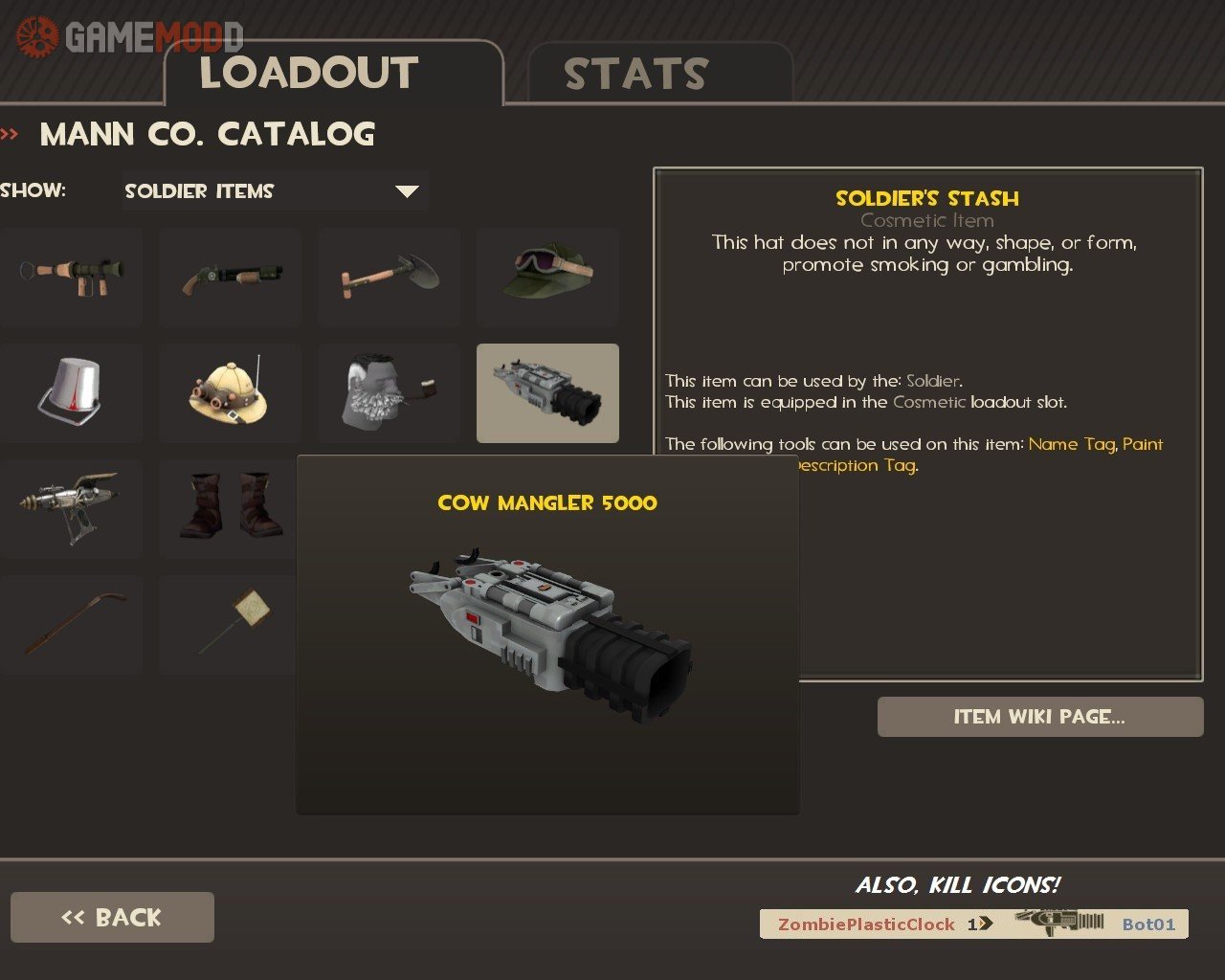The image size is (1225, 980).
Task: Choose the shotgun catalog item
Action: (x=230, y=277)
